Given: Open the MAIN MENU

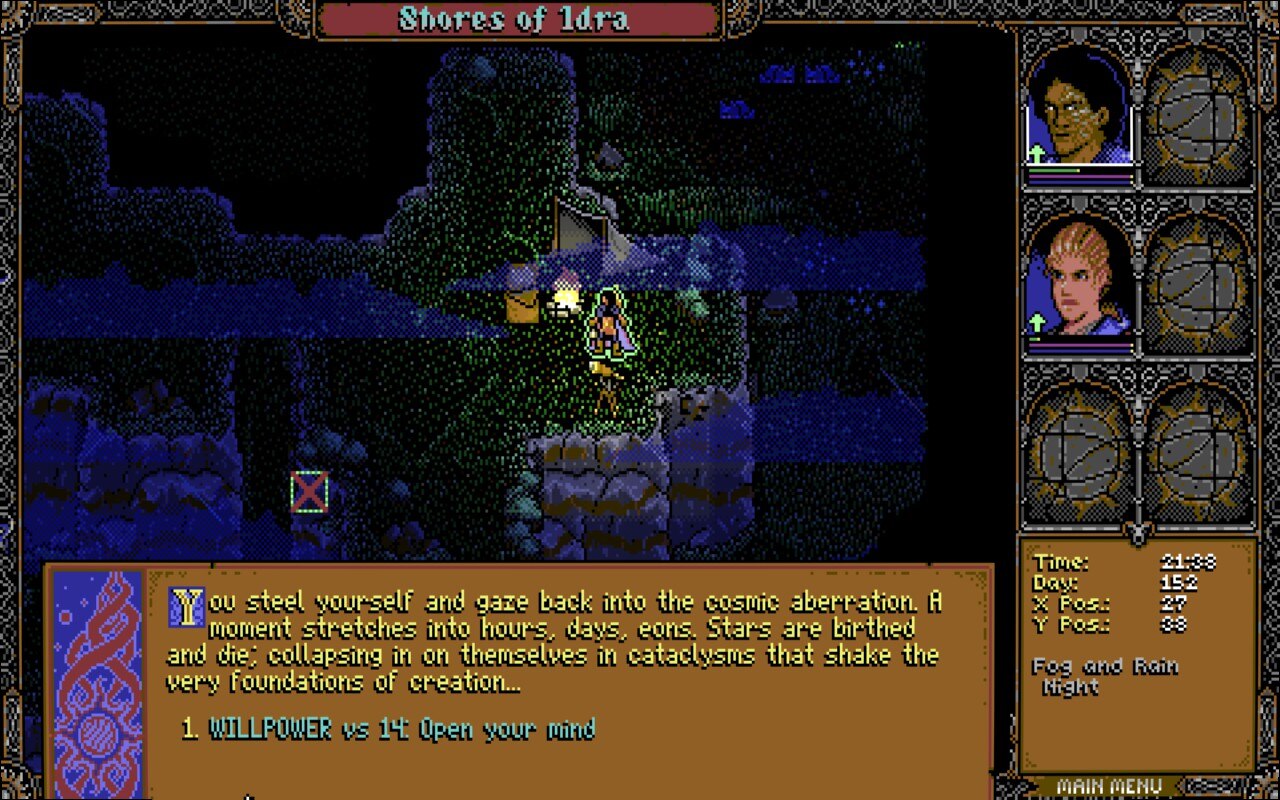Looking at the screenshot, I should point(1110,786).
